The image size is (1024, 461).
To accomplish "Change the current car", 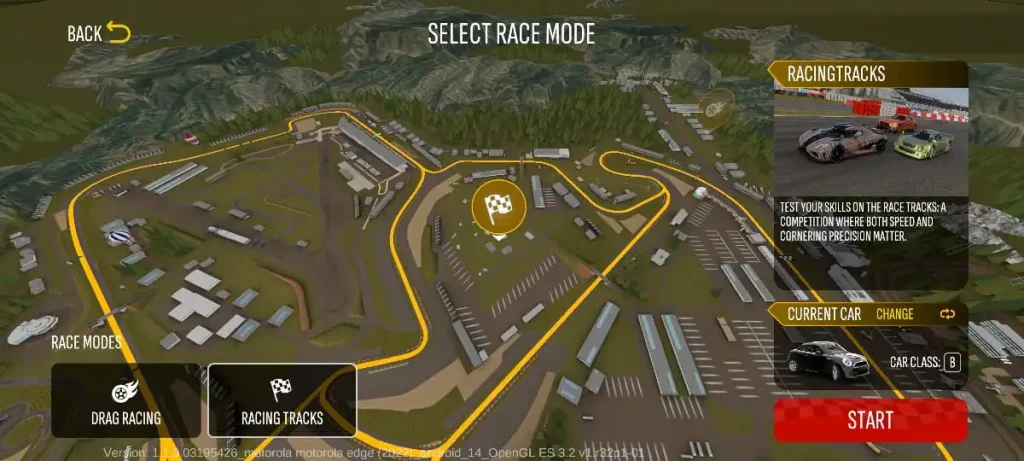I will click(x=914, y=314).
